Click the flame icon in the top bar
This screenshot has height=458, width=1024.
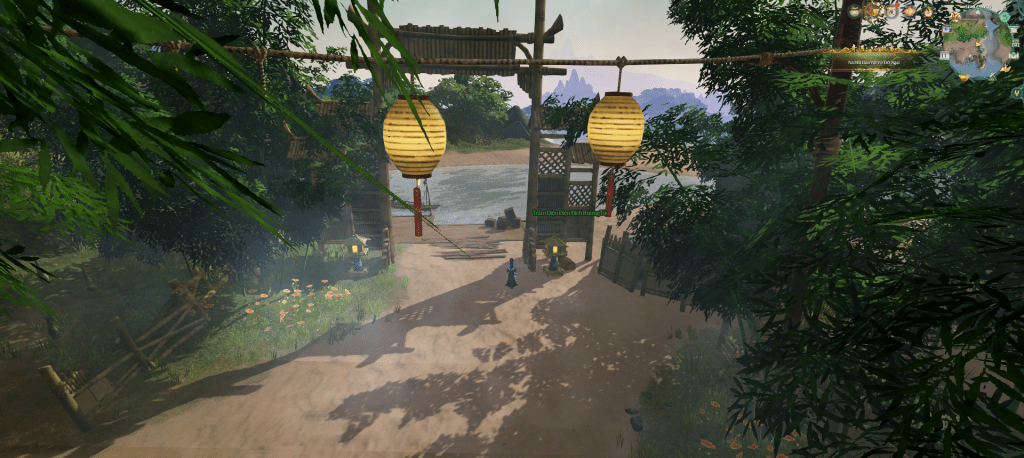pyautogui.click(x=928, y=12)
